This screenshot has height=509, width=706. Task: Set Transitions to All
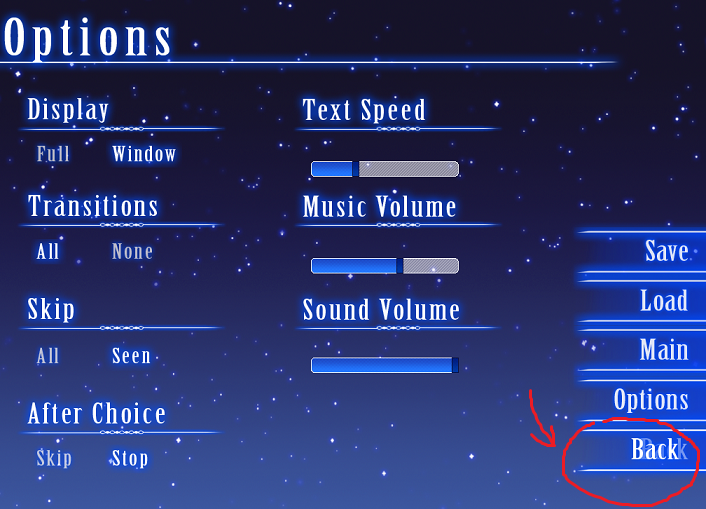[x=48, y=252]
